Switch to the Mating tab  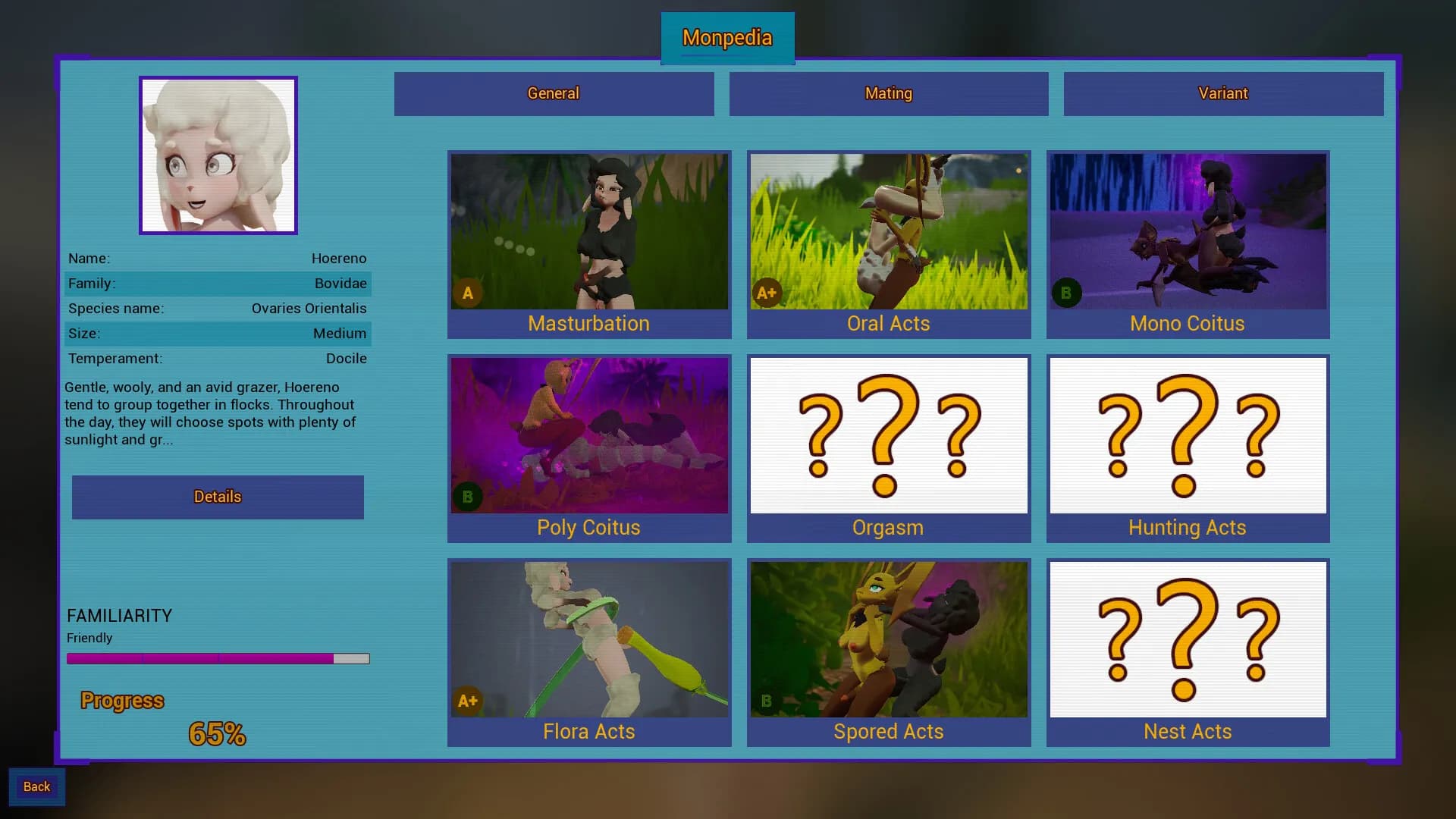pyautogui.click(x=888, y=93)
